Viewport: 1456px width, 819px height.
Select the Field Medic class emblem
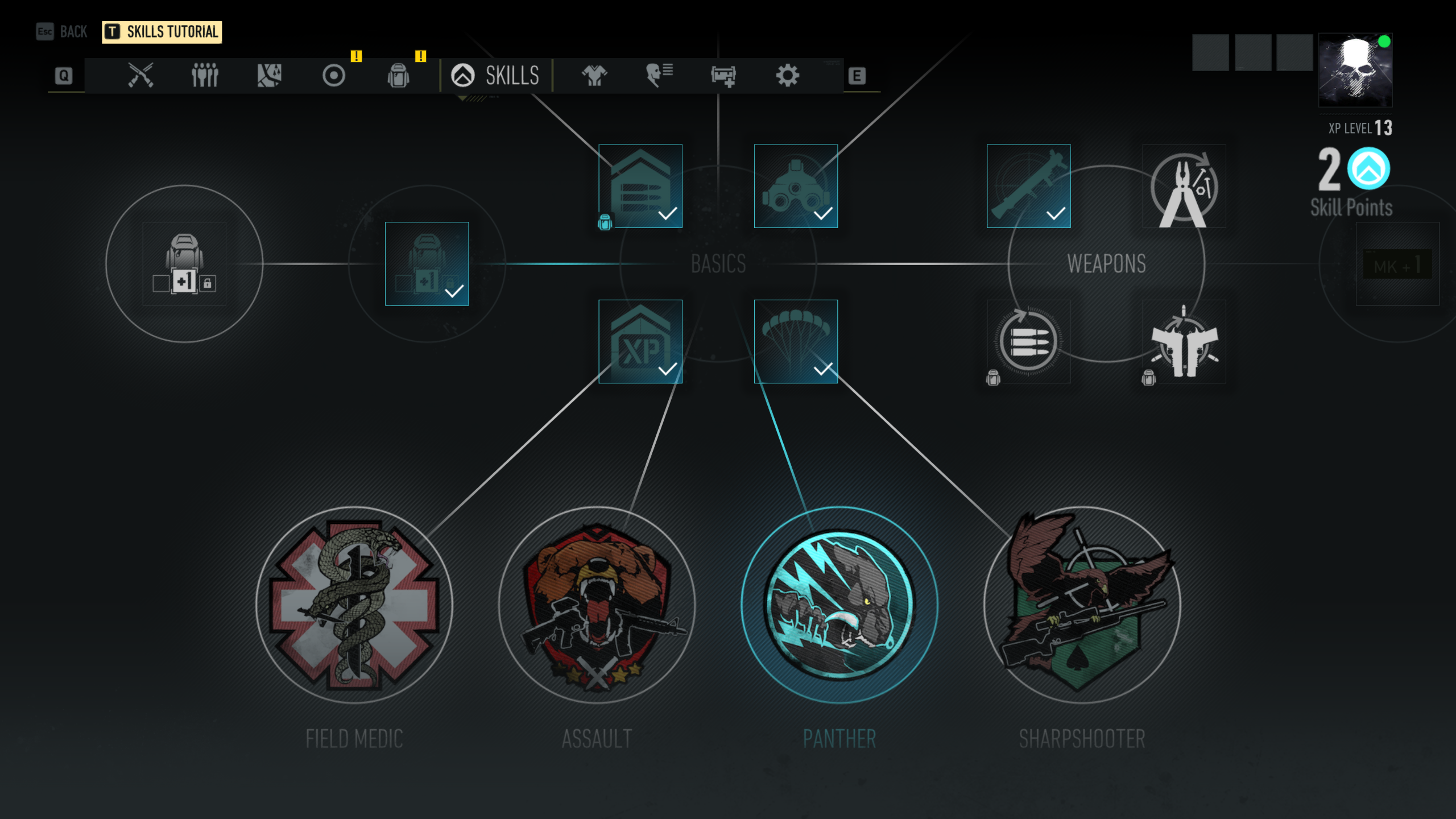(x=354, y=605)
